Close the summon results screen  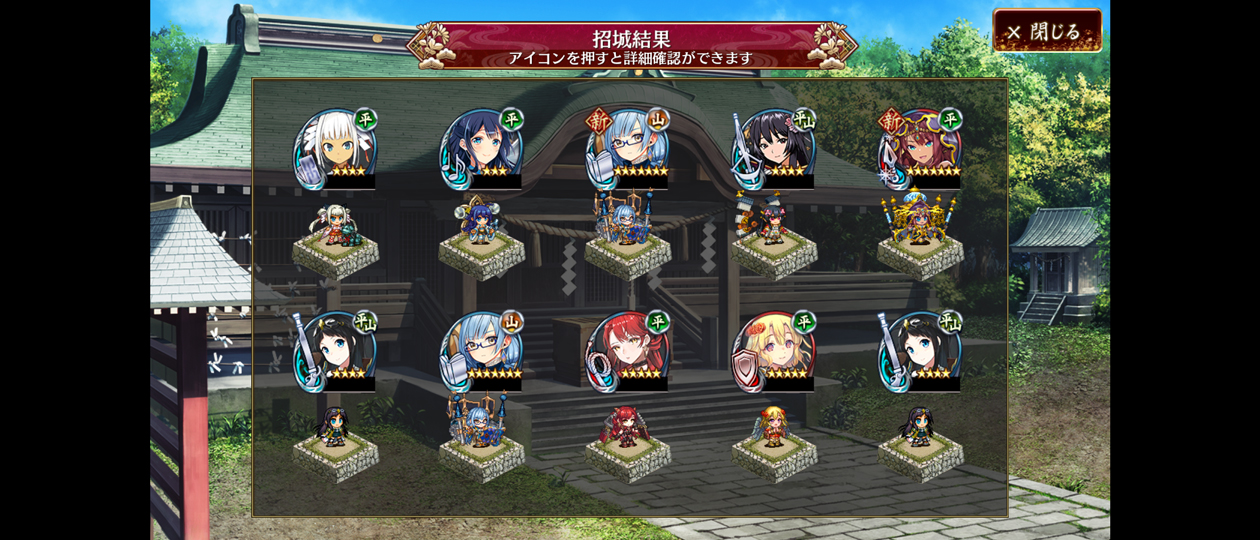point(1047,31)
